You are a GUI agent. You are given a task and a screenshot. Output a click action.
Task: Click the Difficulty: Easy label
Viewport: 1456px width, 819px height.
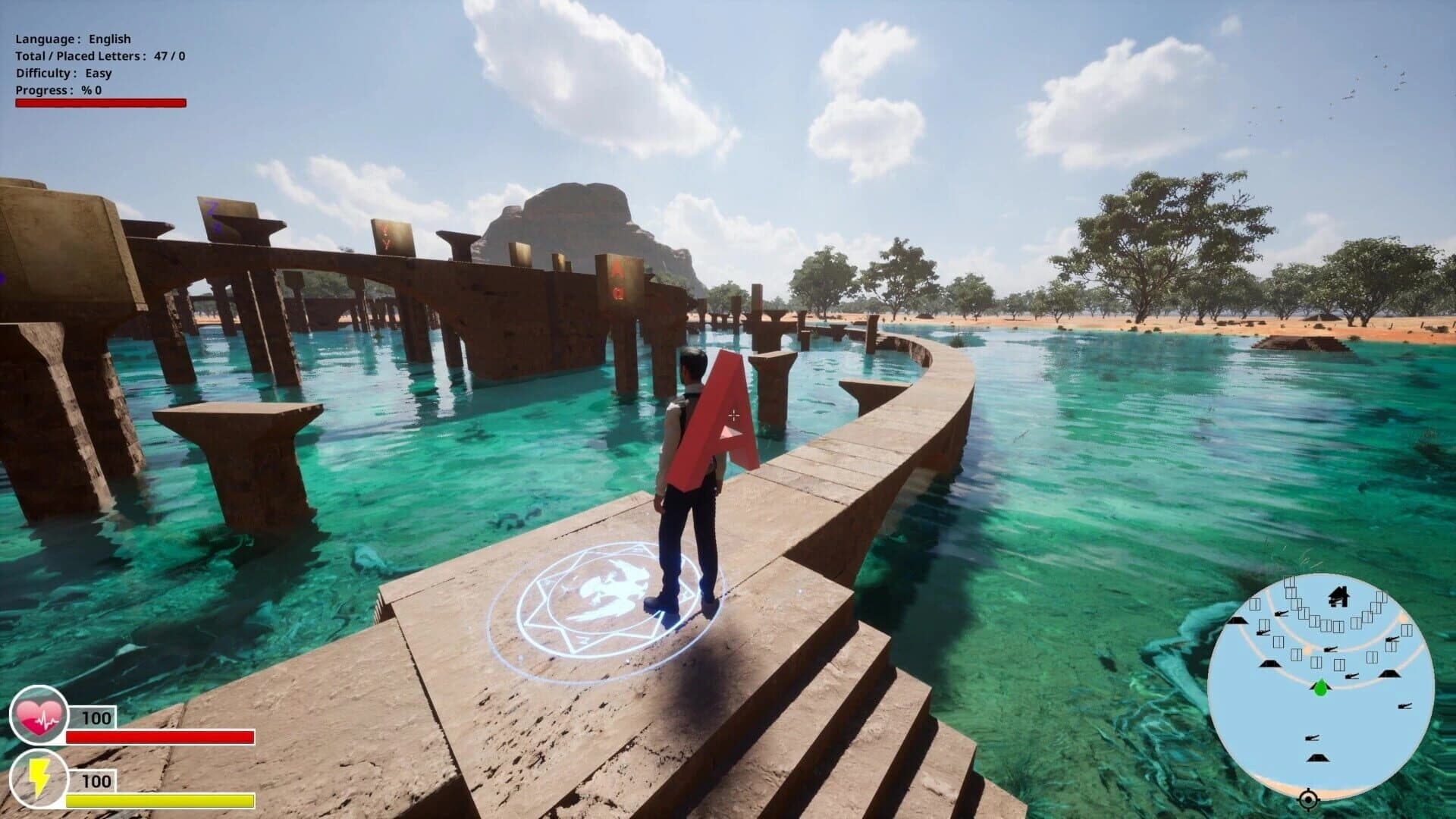point(64,73)
